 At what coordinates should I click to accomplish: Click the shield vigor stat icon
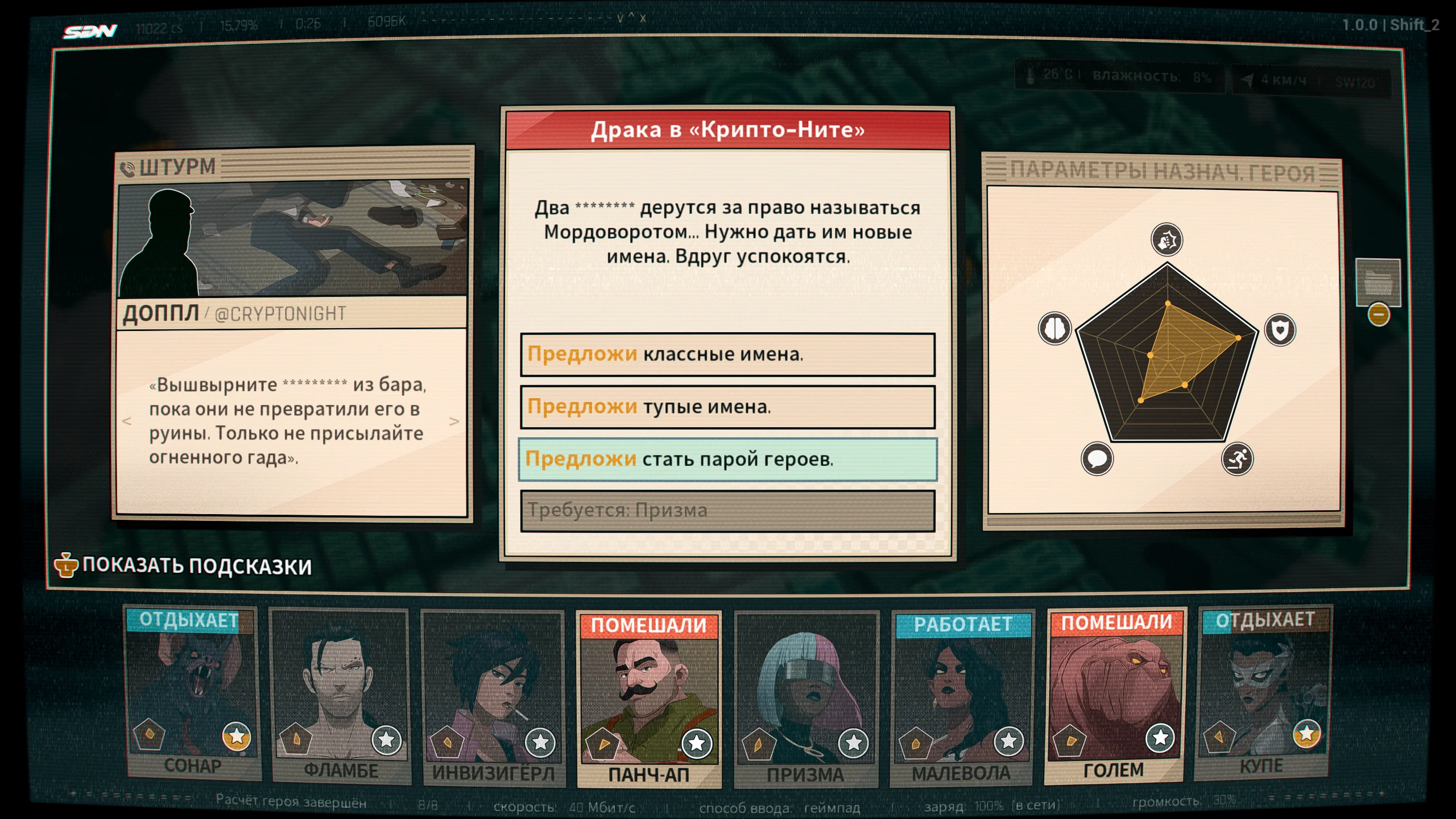(1280, 330)
